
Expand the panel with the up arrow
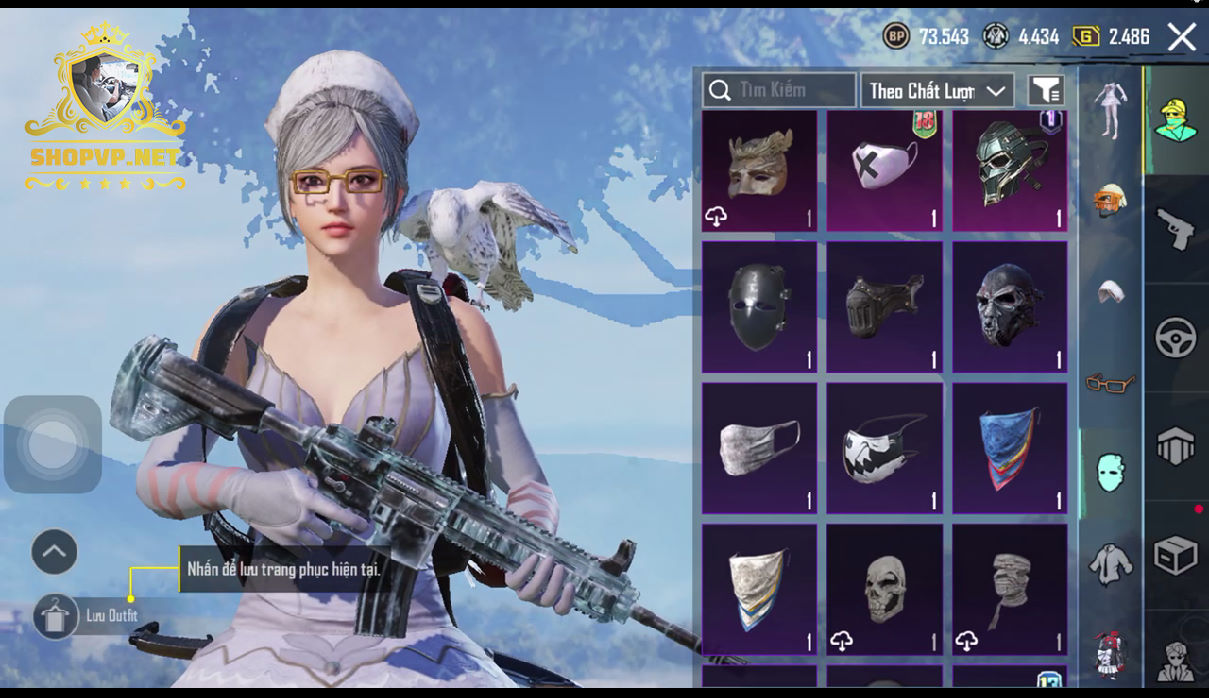pyautogui.click(x=54, y=551)
